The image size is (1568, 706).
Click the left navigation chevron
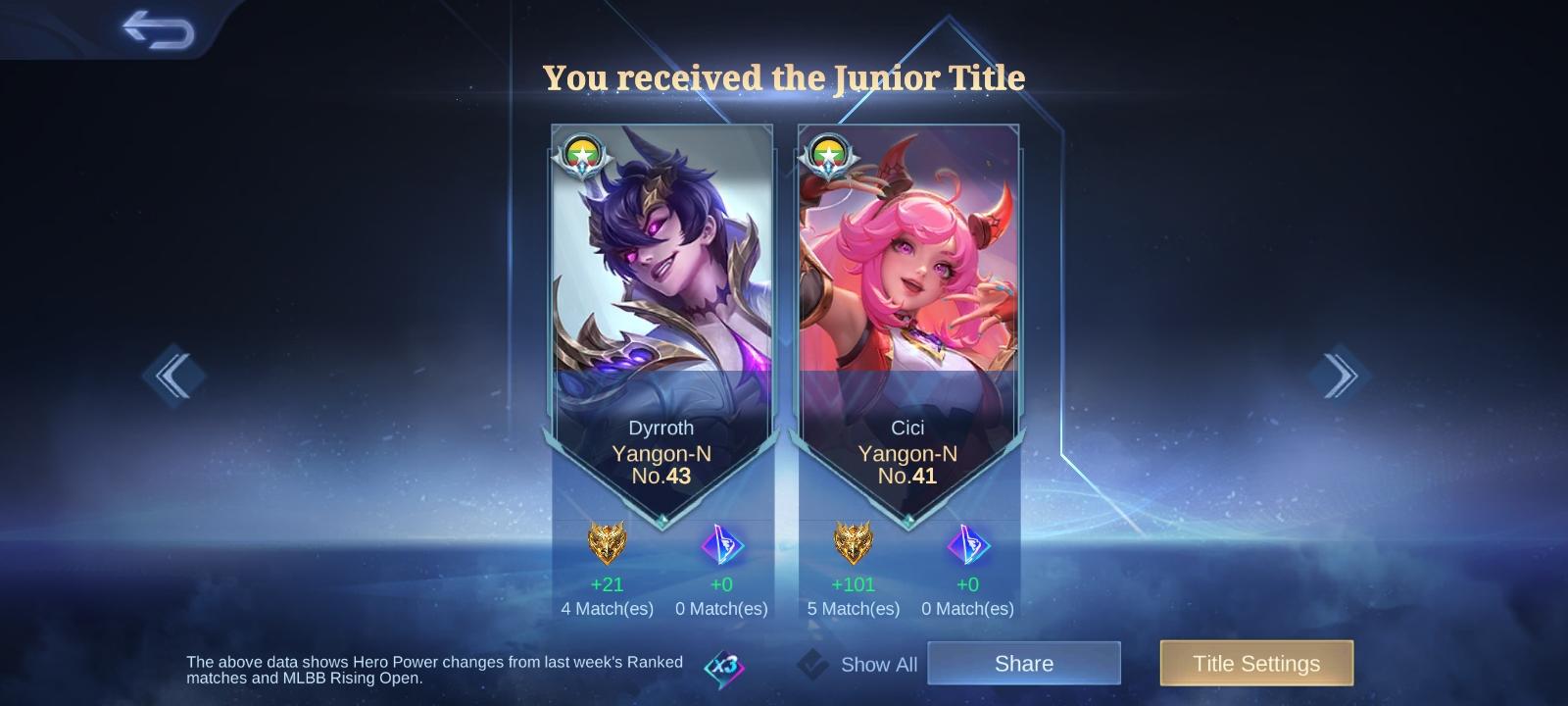tap(172, 376)
